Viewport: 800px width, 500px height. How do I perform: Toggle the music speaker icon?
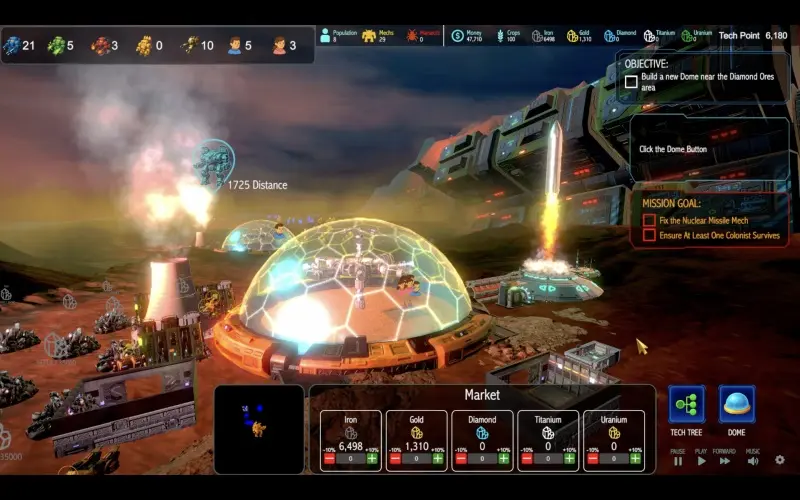point(752,461)
